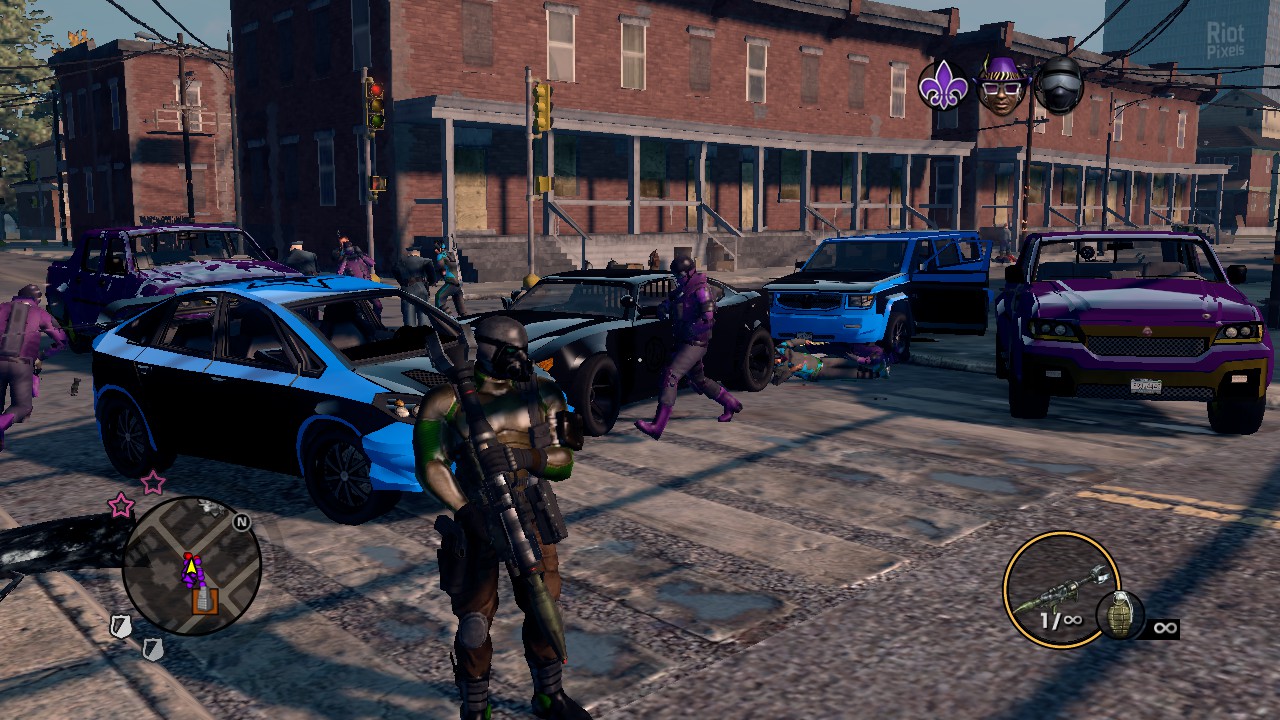Select the gas-mask helmet homie portrait
Viewport: 1280px width, 720px height.
click(1058, 85)
